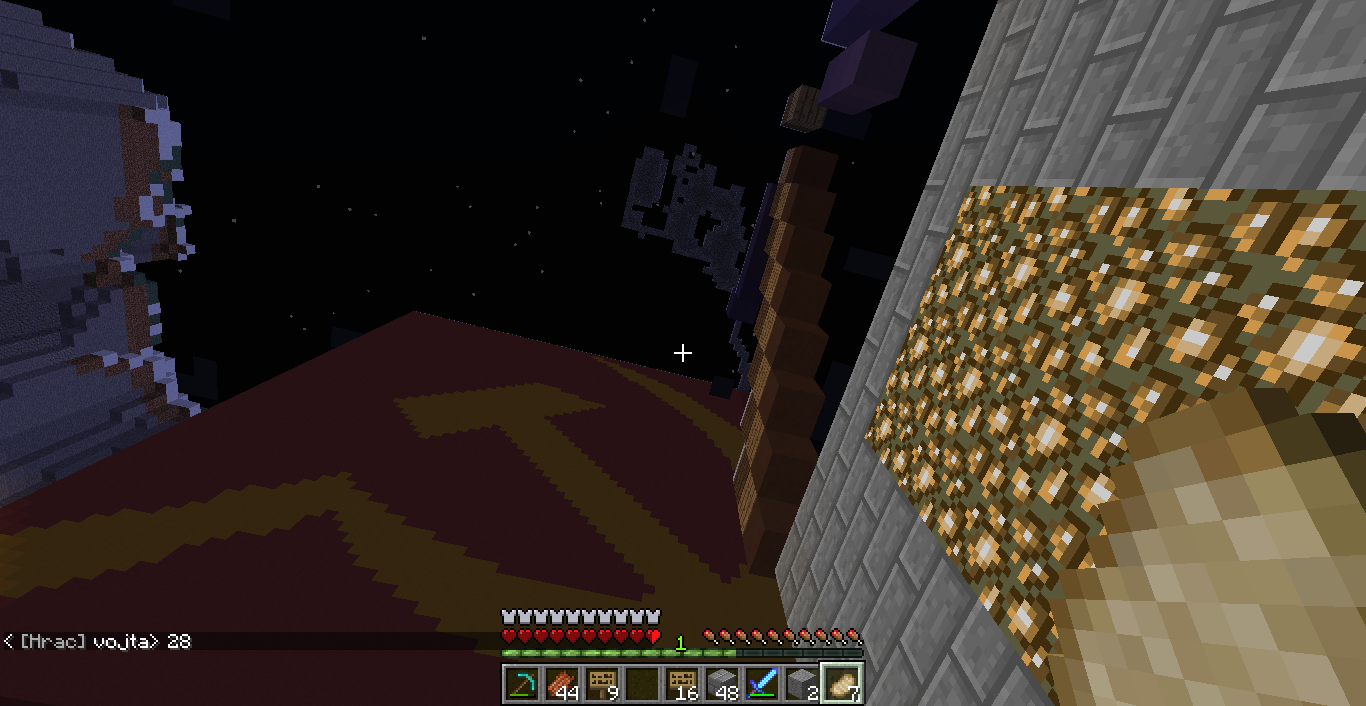The width and height of the screenshot is (1366, 706).
Task: Select the orange food stack of 44
Action: 562,684
